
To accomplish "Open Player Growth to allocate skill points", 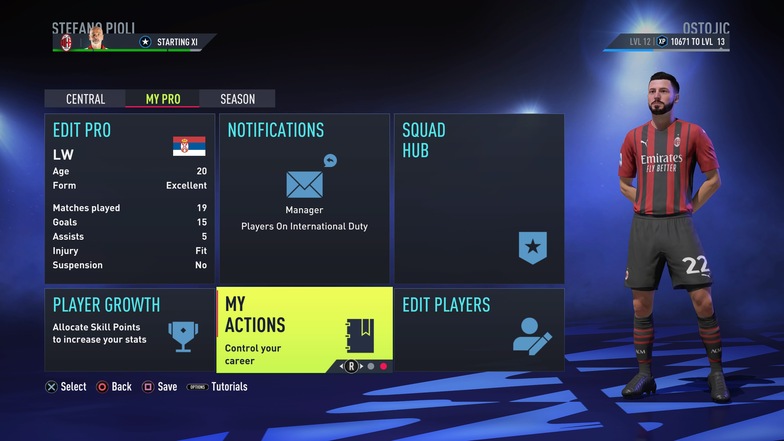I will [x=129, y=330].
